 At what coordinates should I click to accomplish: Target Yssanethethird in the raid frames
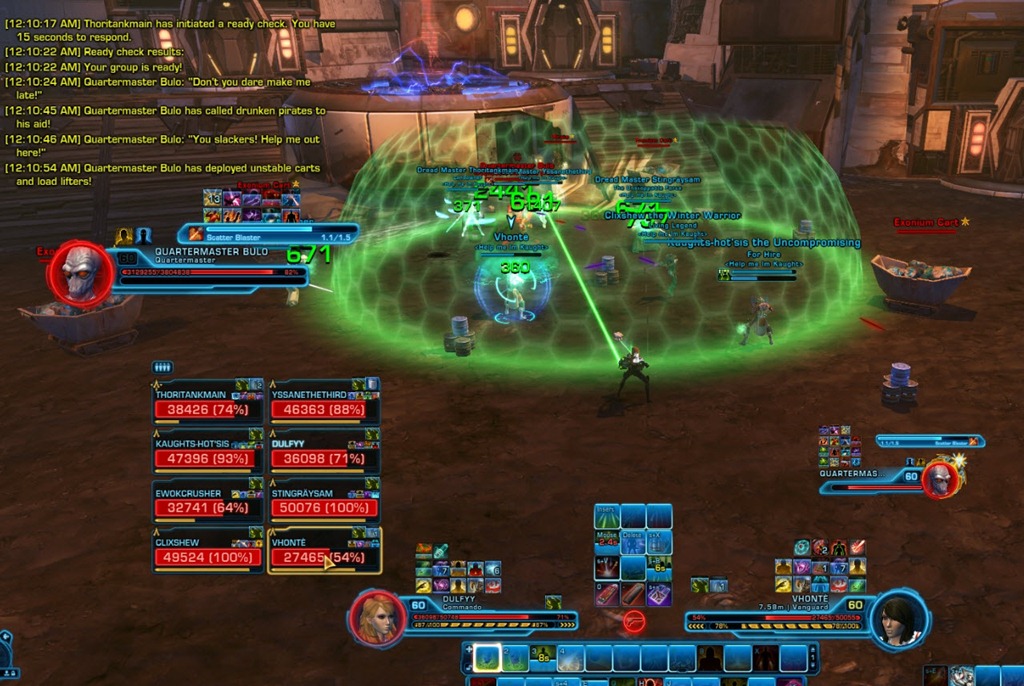(x=324, y=403)
